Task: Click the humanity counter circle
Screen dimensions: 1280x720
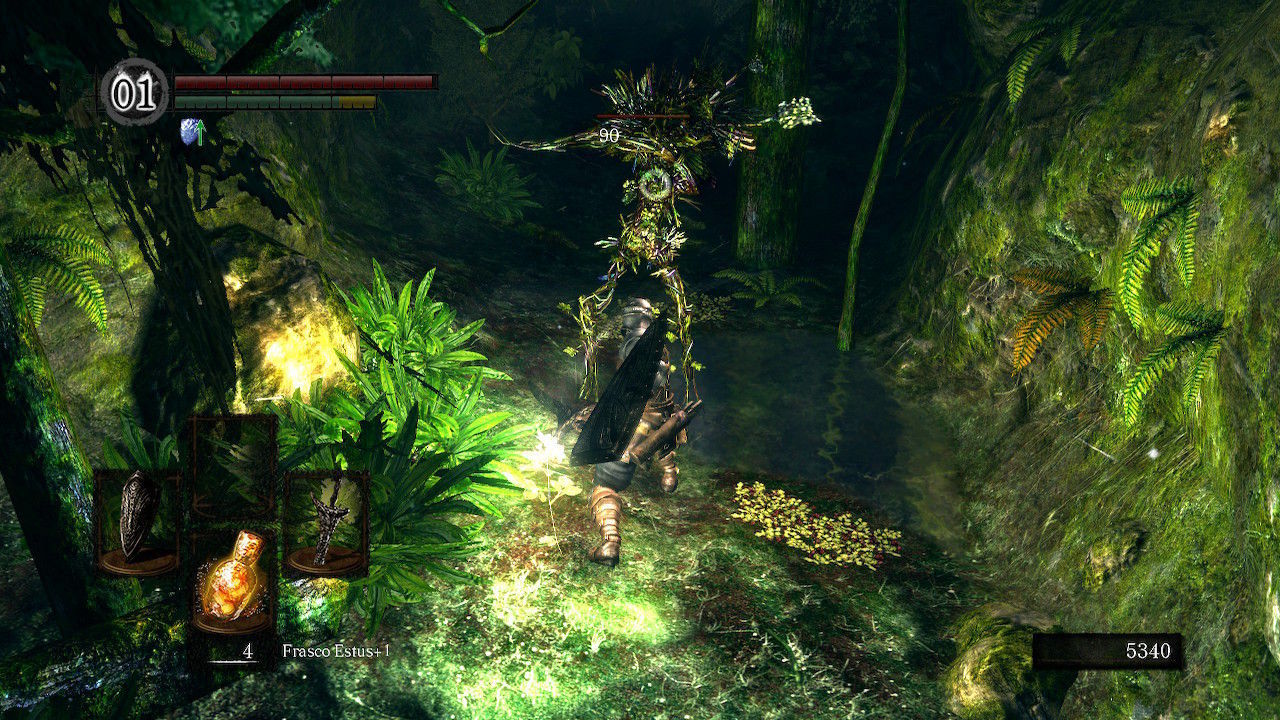Action: coord(134,92)
